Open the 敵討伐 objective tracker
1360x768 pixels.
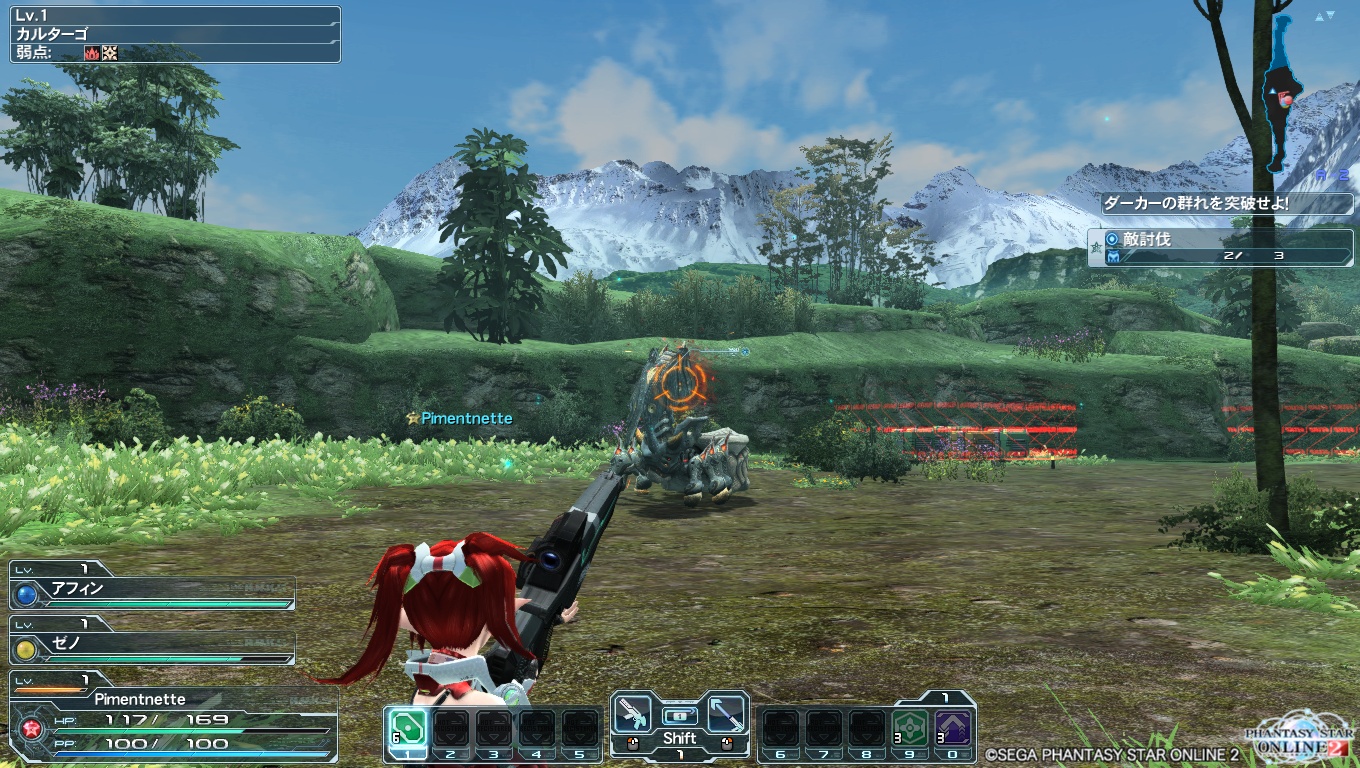tap(1220, 247)
